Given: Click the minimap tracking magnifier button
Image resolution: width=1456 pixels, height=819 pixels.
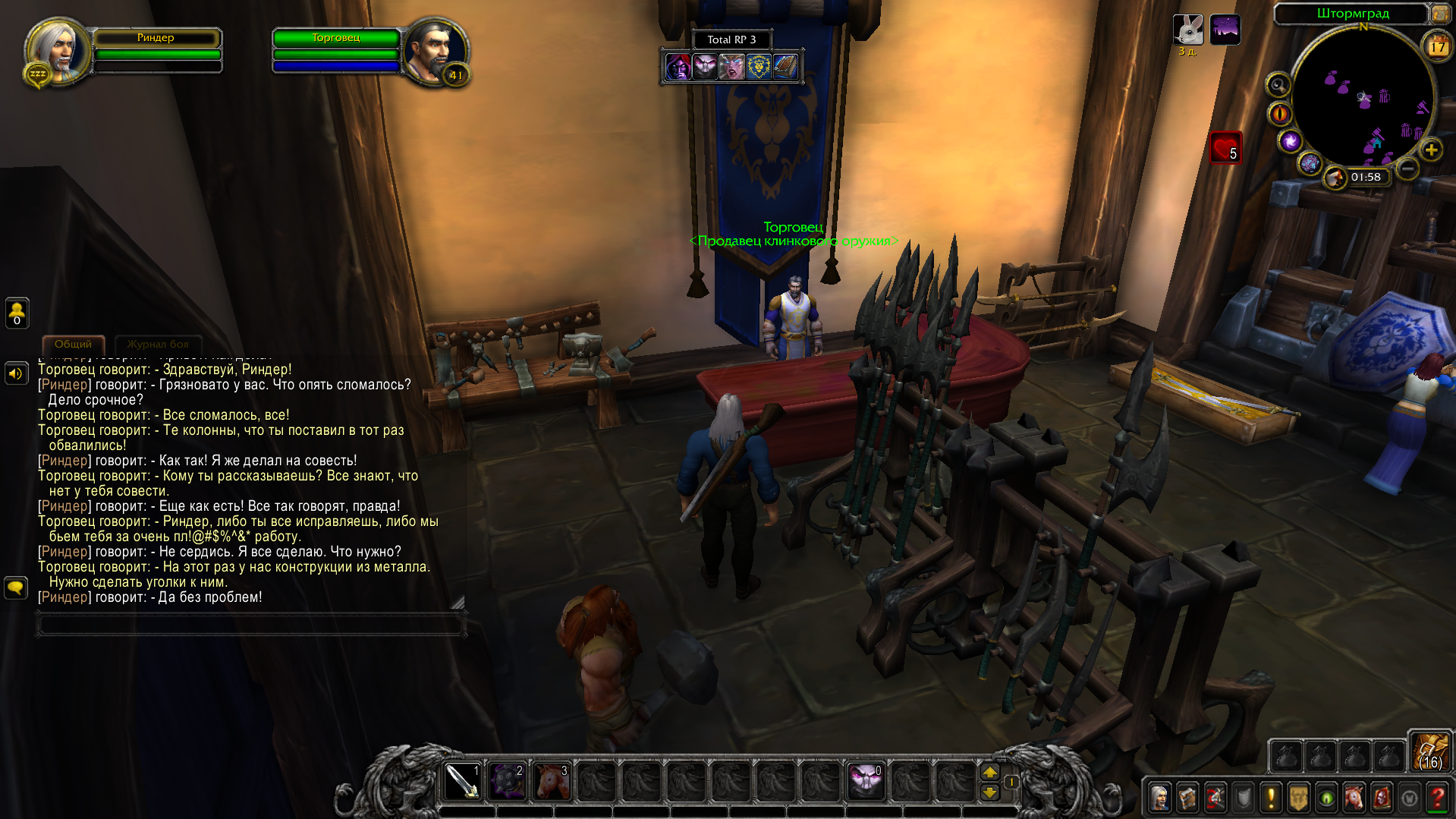Looking at the screenshot, I should (1278, 85).
